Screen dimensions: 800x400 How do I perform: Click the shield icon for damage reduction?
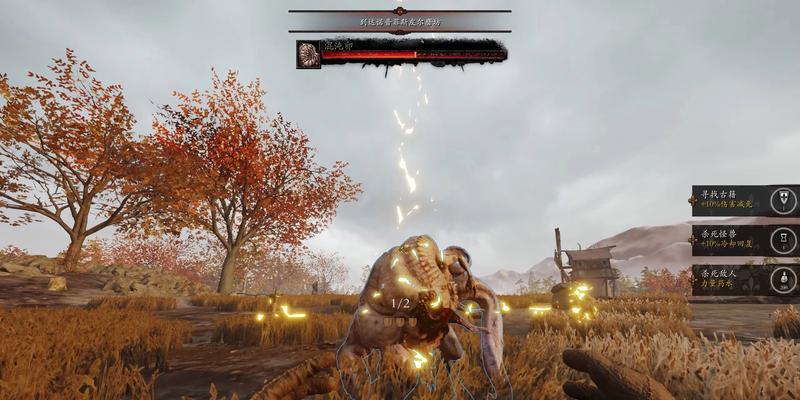785,200
